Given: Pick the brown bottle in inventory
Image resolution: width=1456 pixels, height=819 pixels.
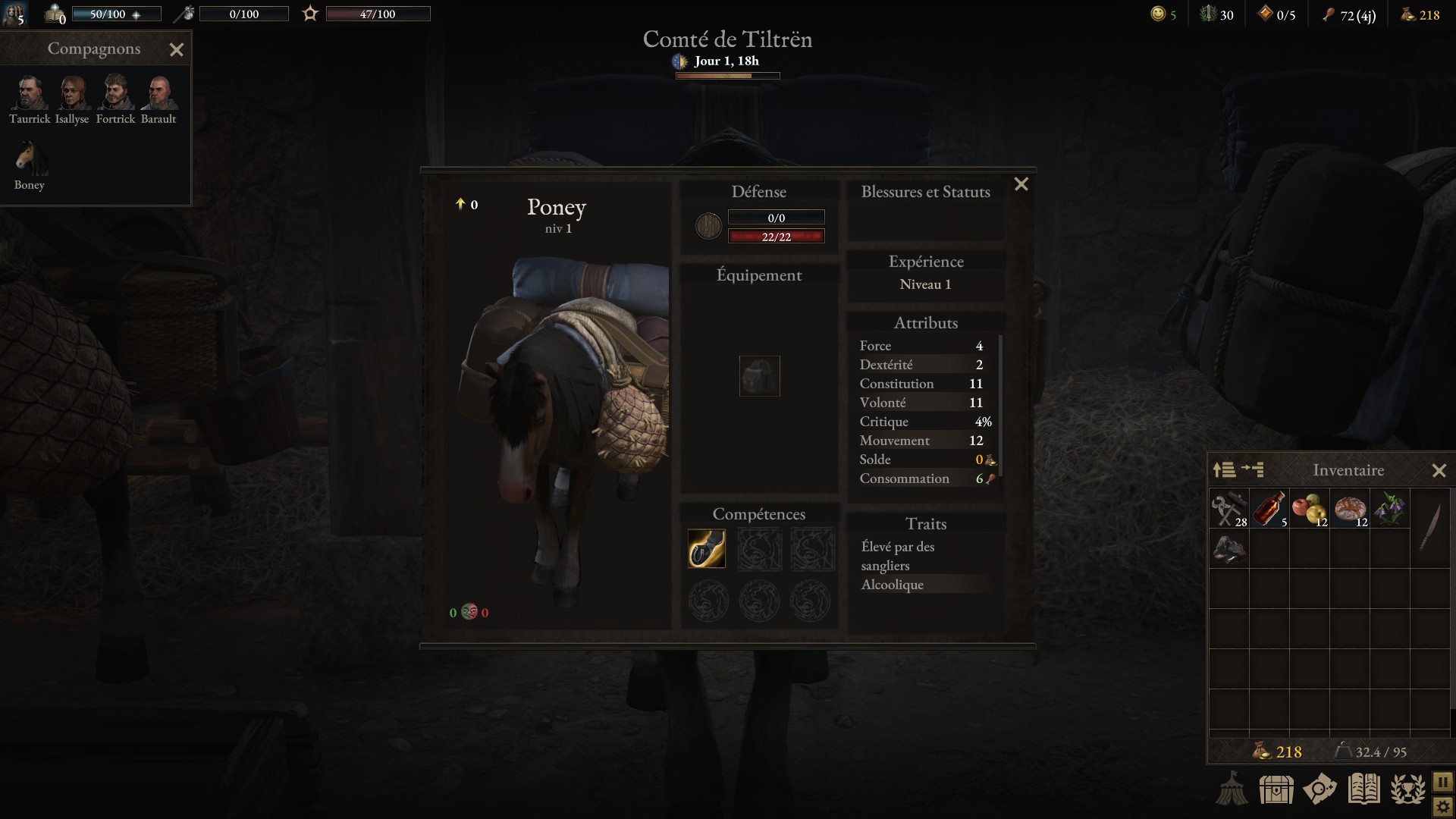Looking at the screenshot, I should (1269, 509).
